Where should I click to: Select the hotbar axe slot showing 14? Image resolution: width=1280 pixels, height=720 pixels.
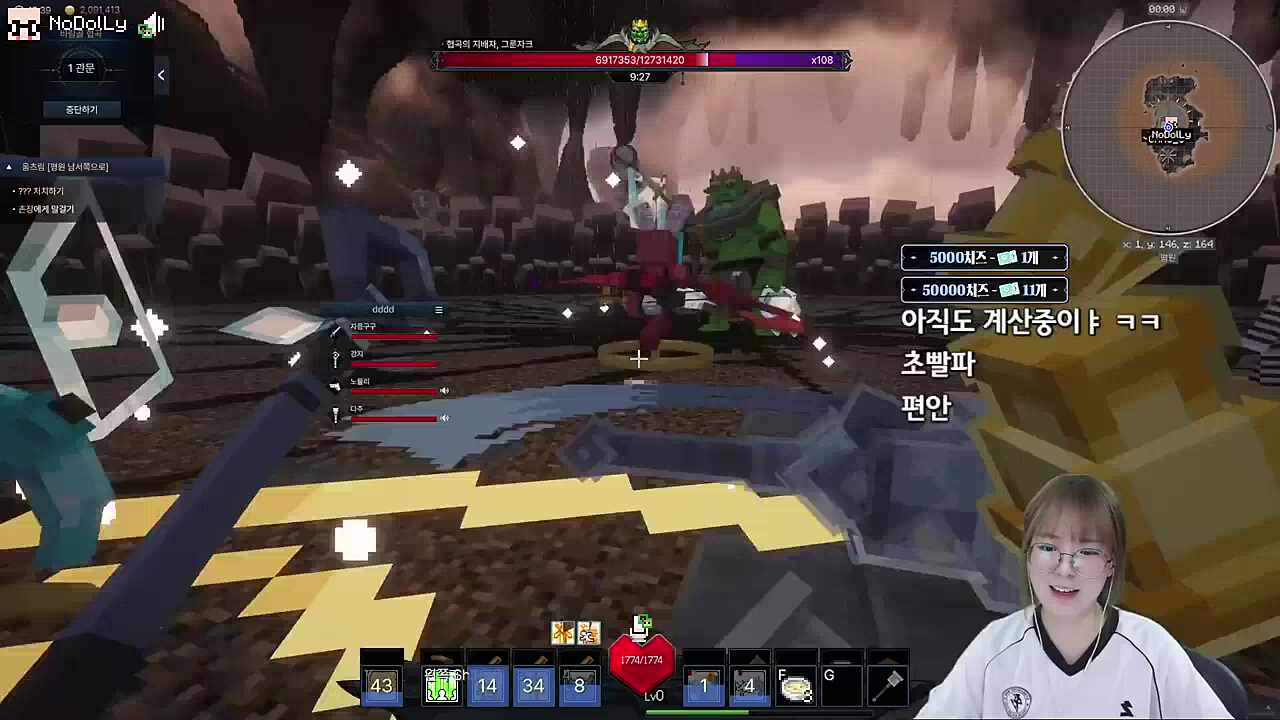pyautogui.click(x=487, y=685)
